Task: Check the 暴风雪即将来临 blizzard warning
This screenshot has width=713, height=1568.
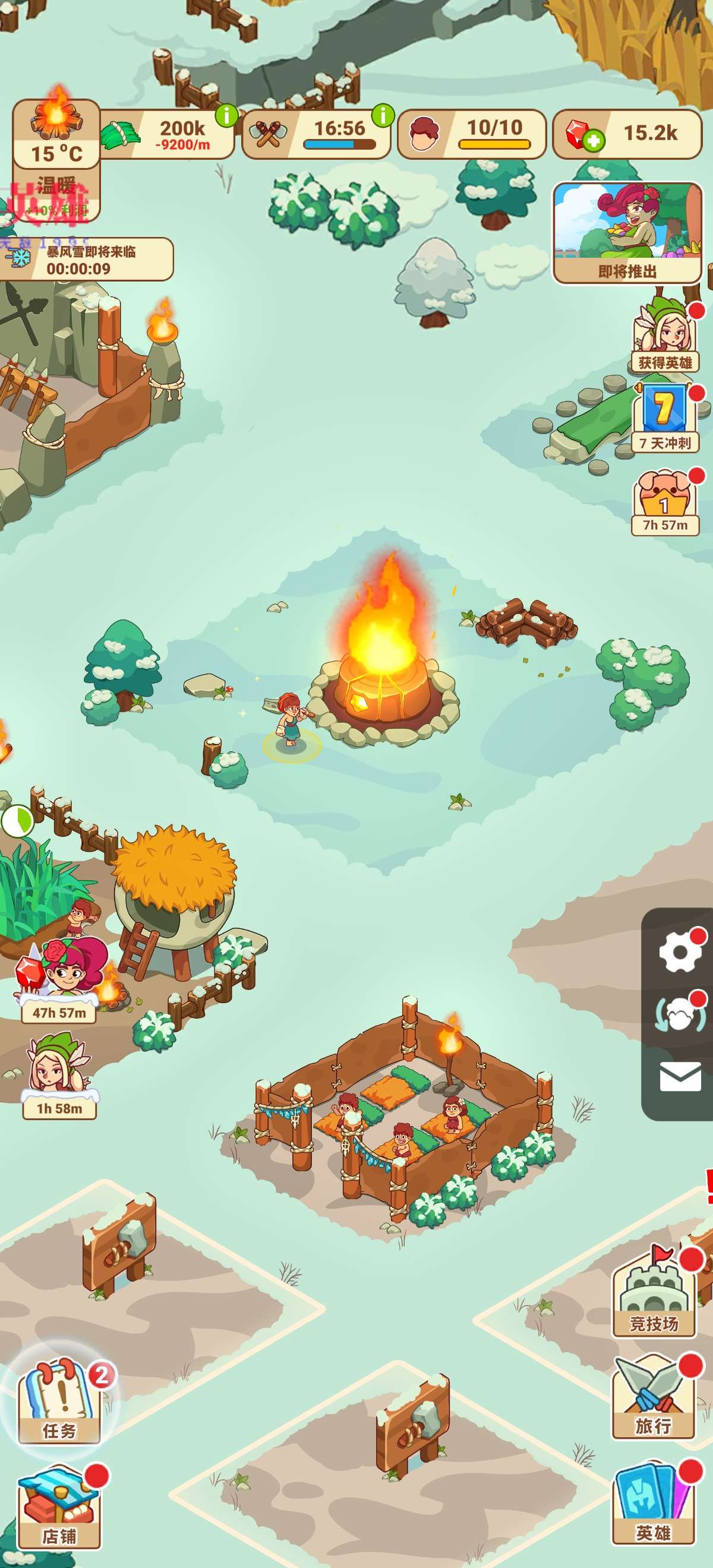Action: tap(87, 260)
